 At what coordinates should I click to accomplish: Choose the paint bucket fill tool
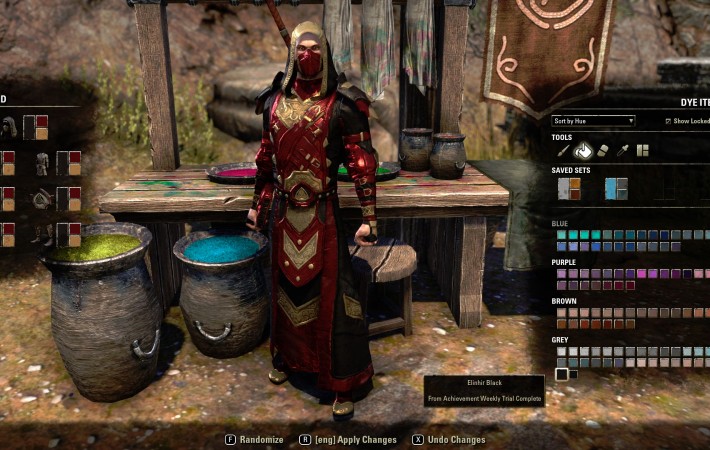[x=583, y=151]
